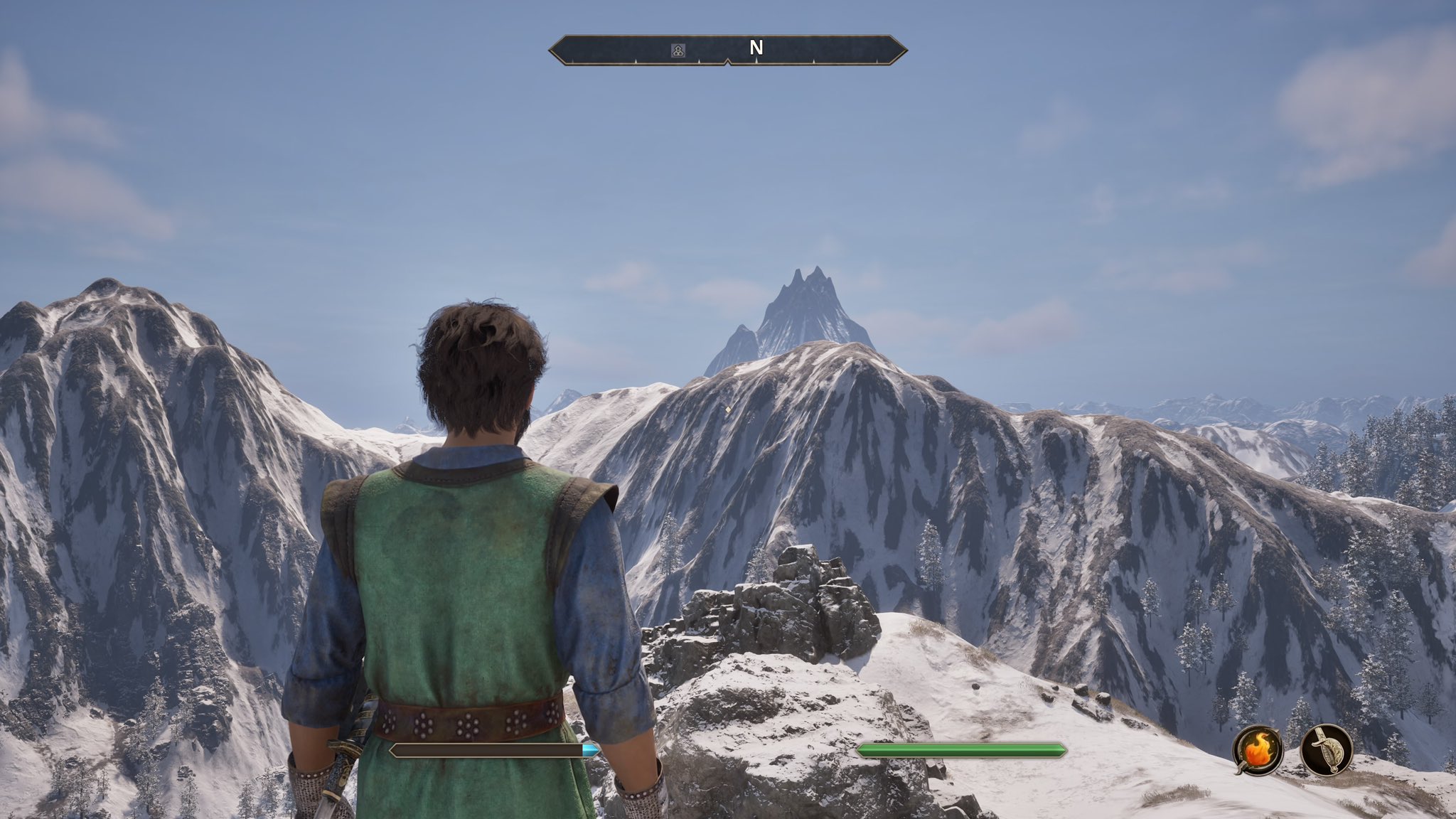
Task: Expand the compass bar at the top
Action: [728, 49]
